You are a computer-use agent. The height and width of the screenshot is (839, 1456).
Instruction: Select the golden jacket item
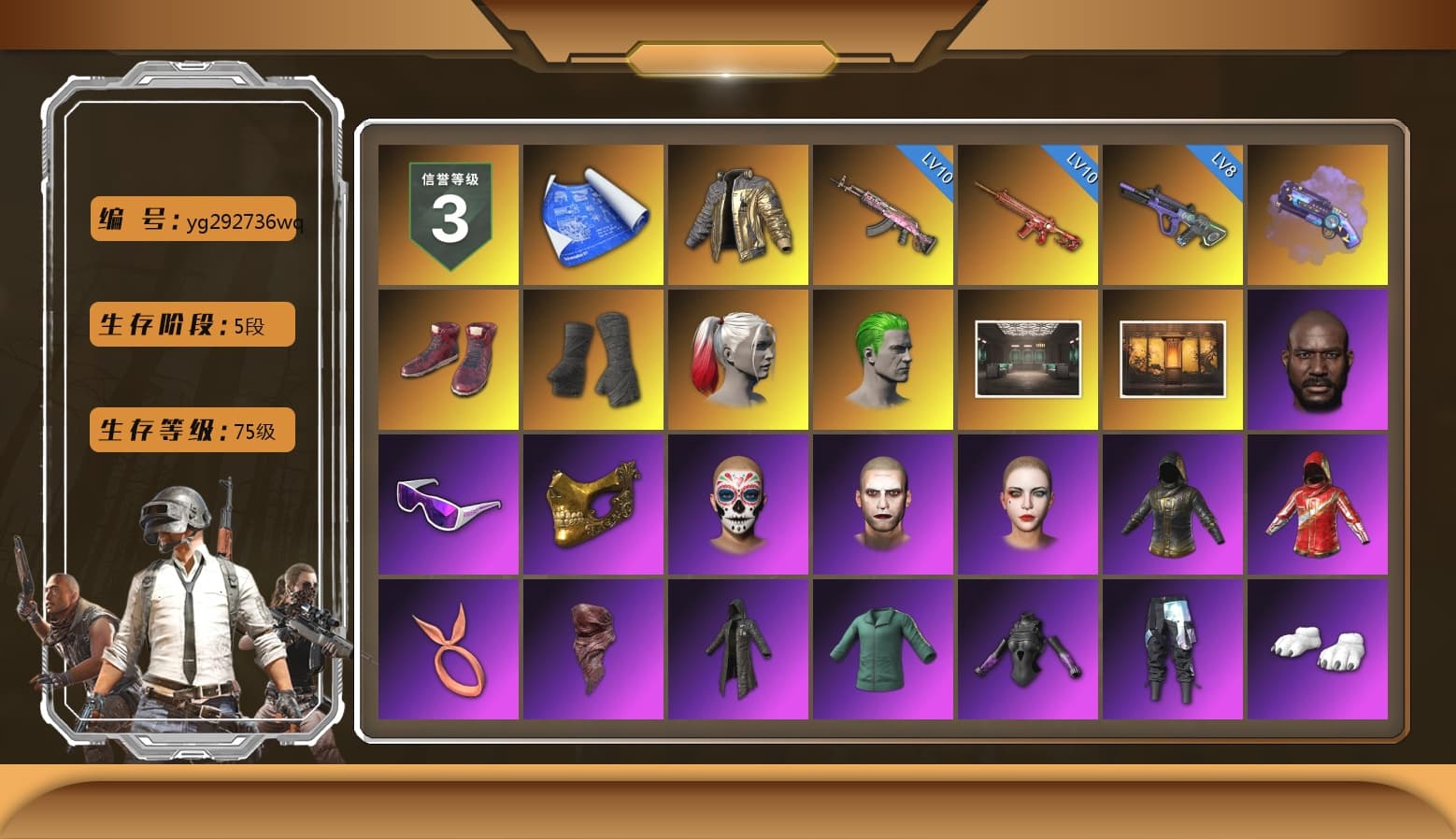(x=737, y=215)
